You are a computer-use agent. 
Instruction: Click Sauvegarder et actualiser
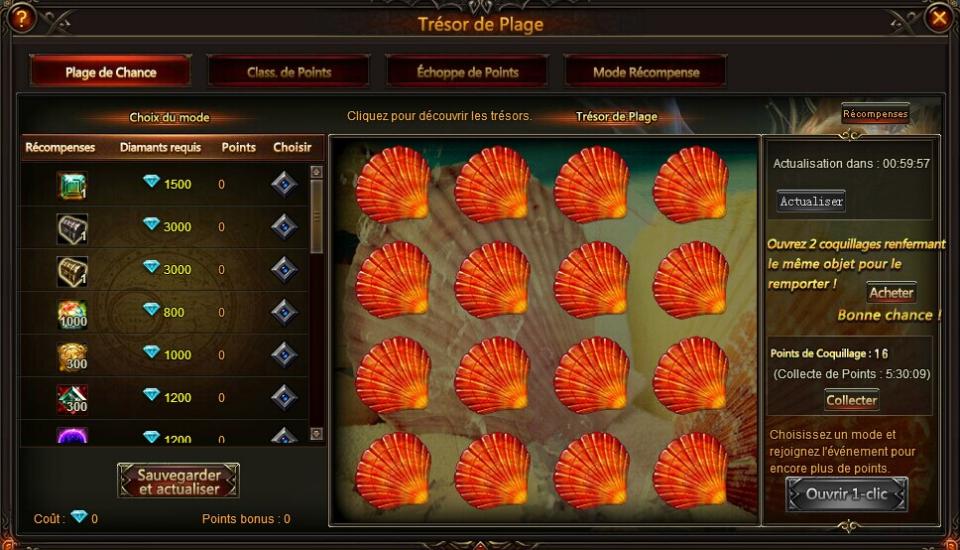click(x=178, y=481)
